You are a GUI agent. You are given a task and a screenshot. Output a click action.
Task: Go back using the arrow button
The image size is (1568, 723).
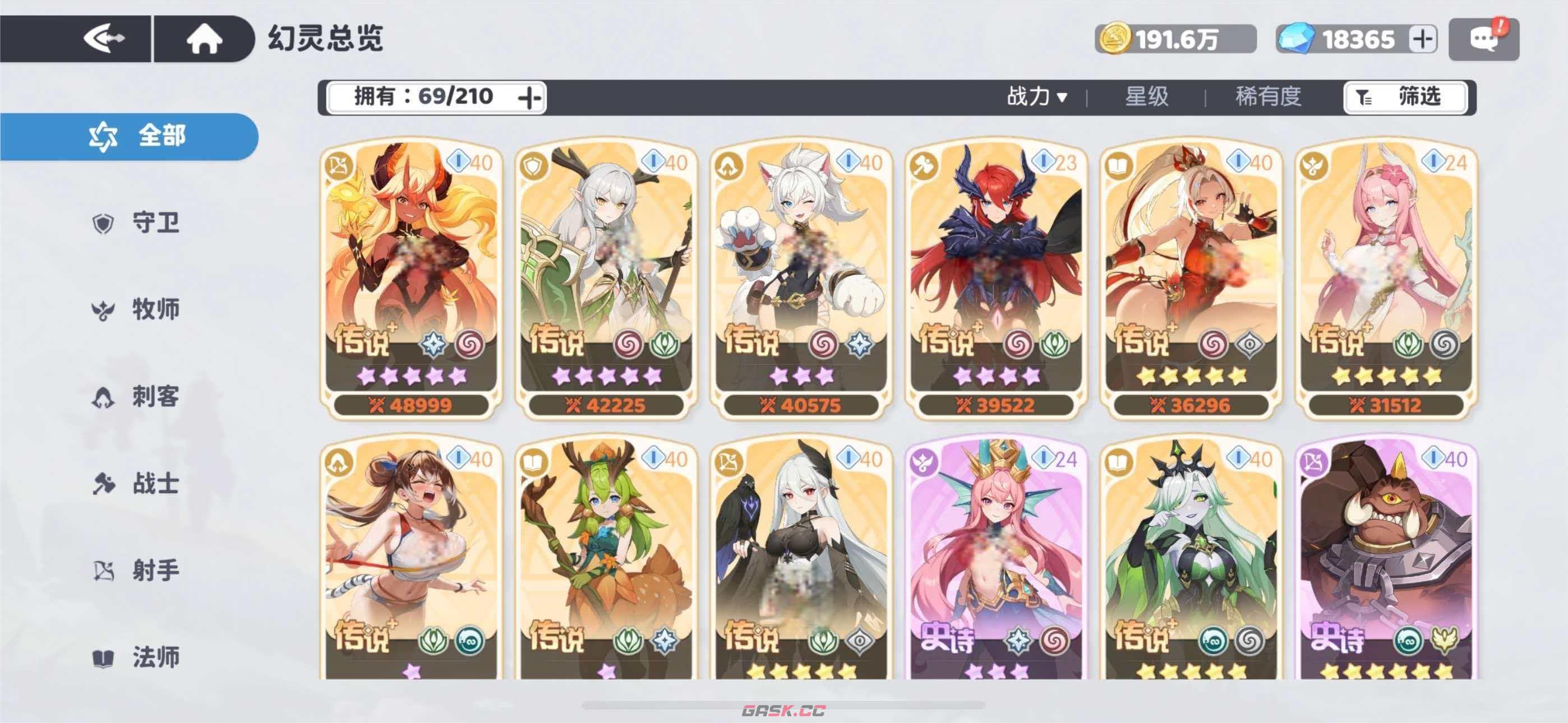click(105, 39)
